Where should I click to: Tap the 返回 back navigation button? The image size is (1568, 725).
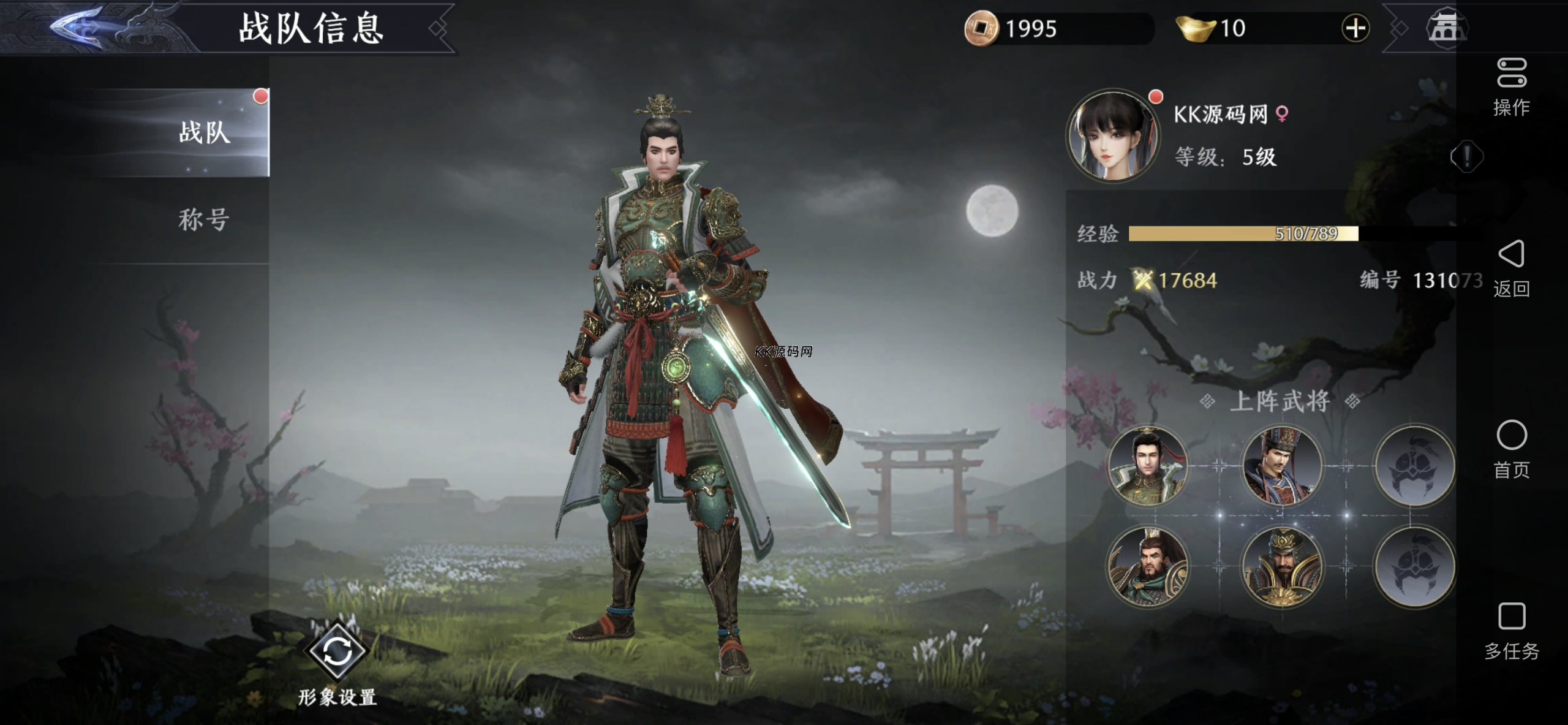(1512, 267)
